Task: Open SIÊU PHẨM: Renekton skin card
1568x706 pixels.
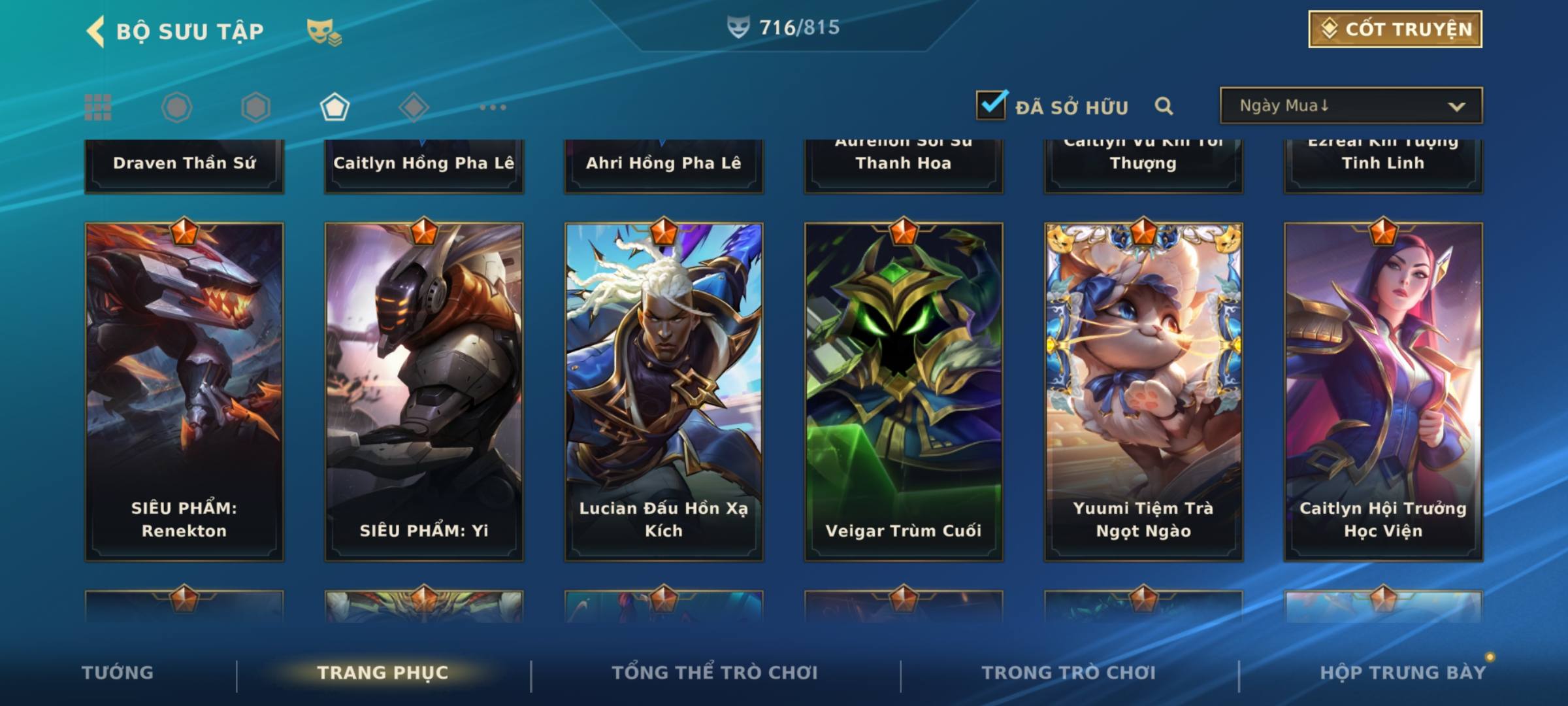Action: (184, 392)
